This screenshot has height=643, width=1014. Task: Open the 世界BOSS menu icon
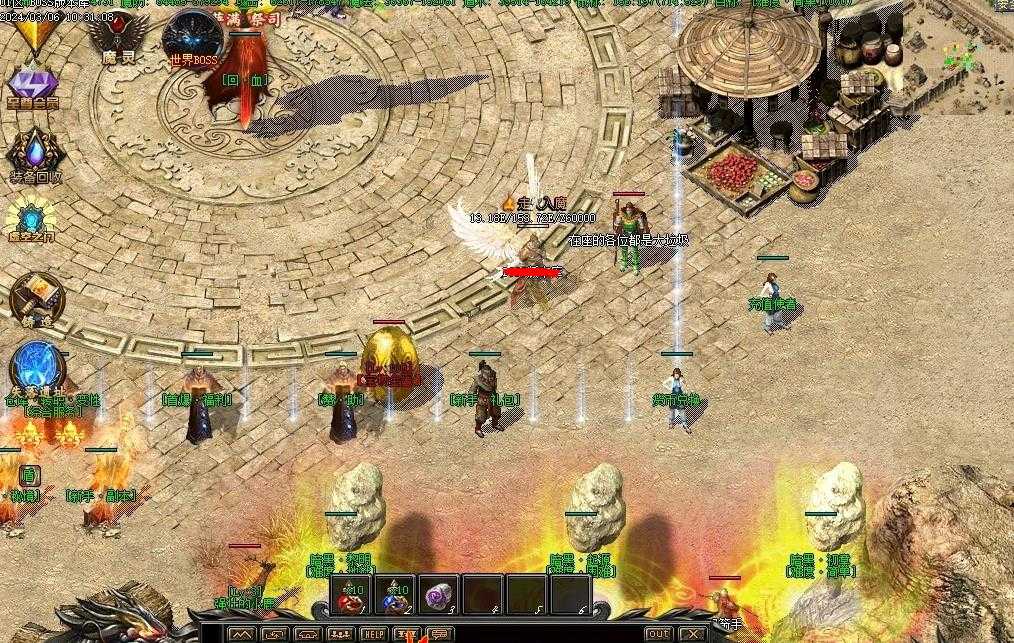tap(193, 40)
